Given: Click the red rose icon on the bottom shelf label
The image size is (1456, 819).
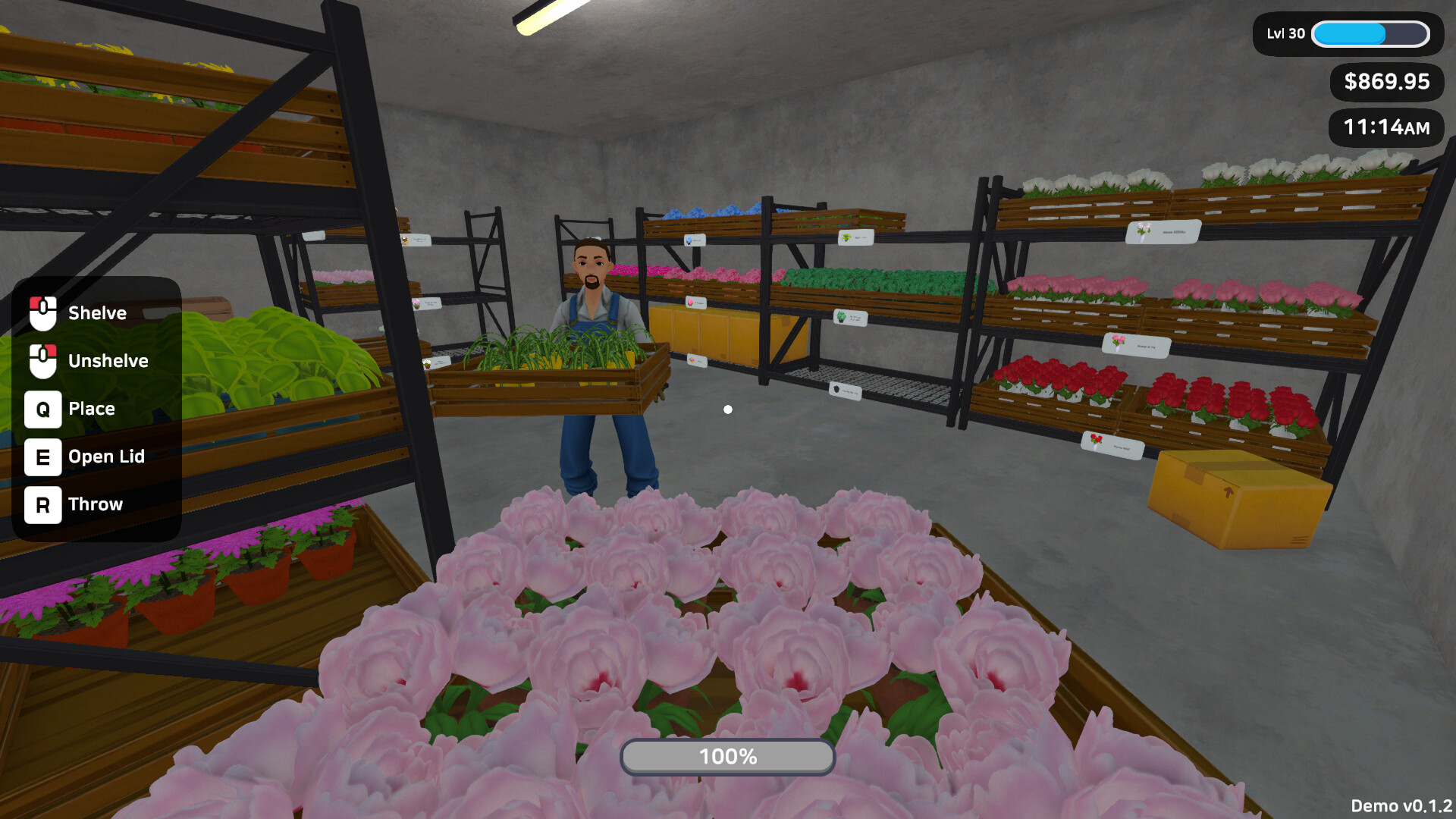Looking at the screenshot, I should tap(1095, 441).
